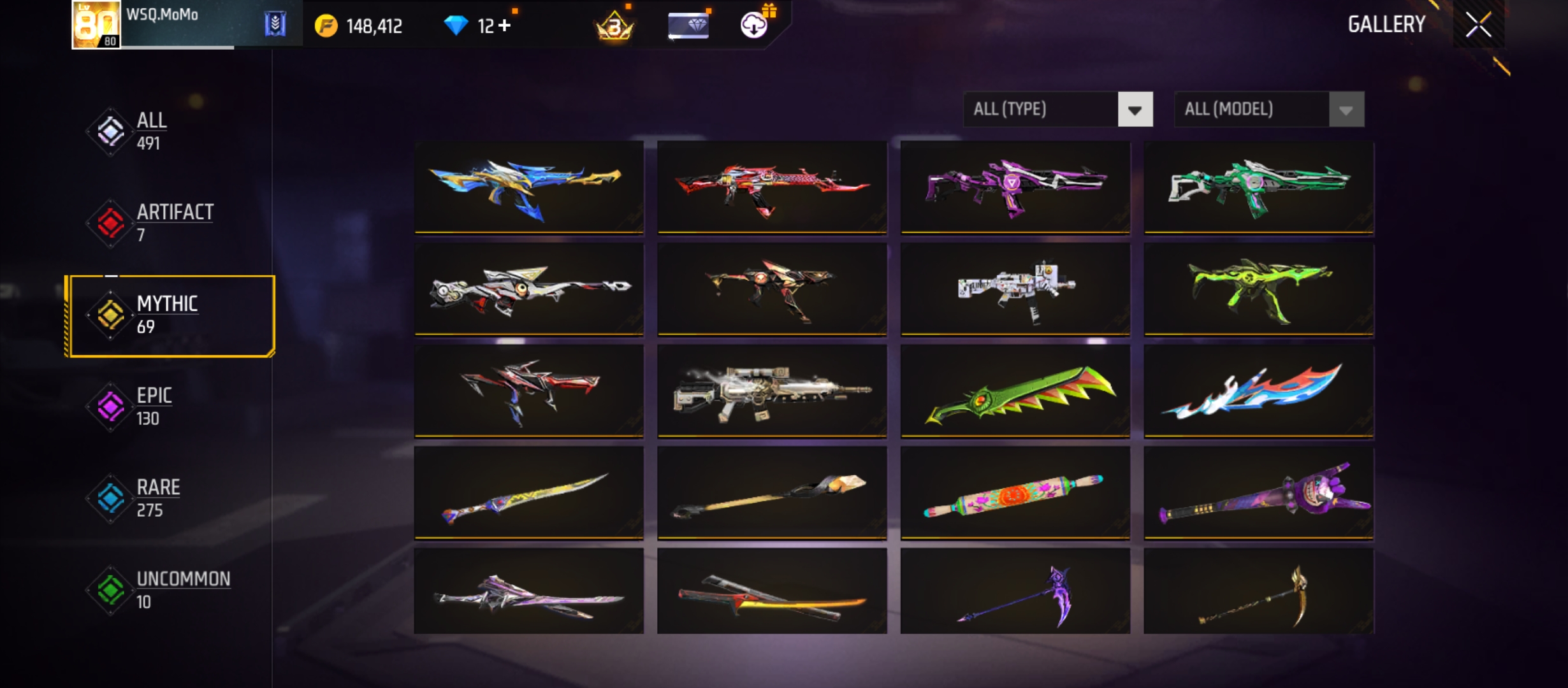Open the Epic rarity category
The width and height of the screenshot is (1568, 688).
point(153,406)
